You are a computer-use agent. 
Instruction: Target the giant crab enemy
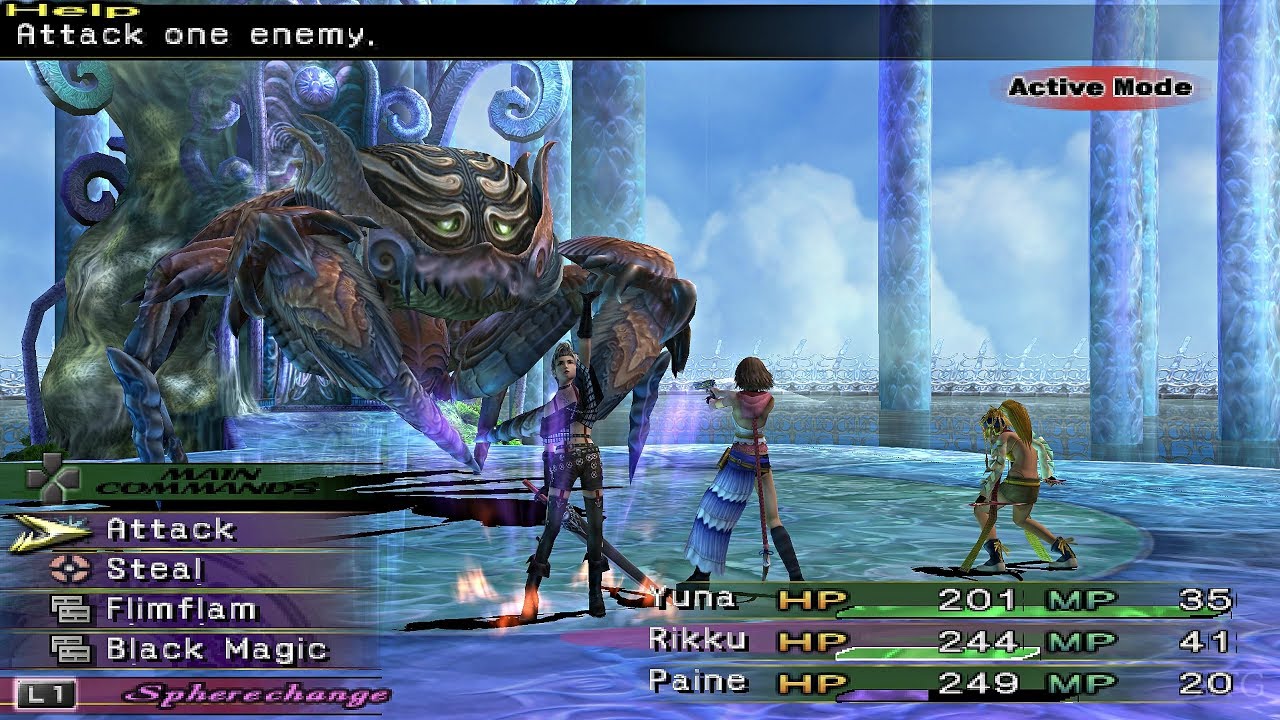coord(400,250)
